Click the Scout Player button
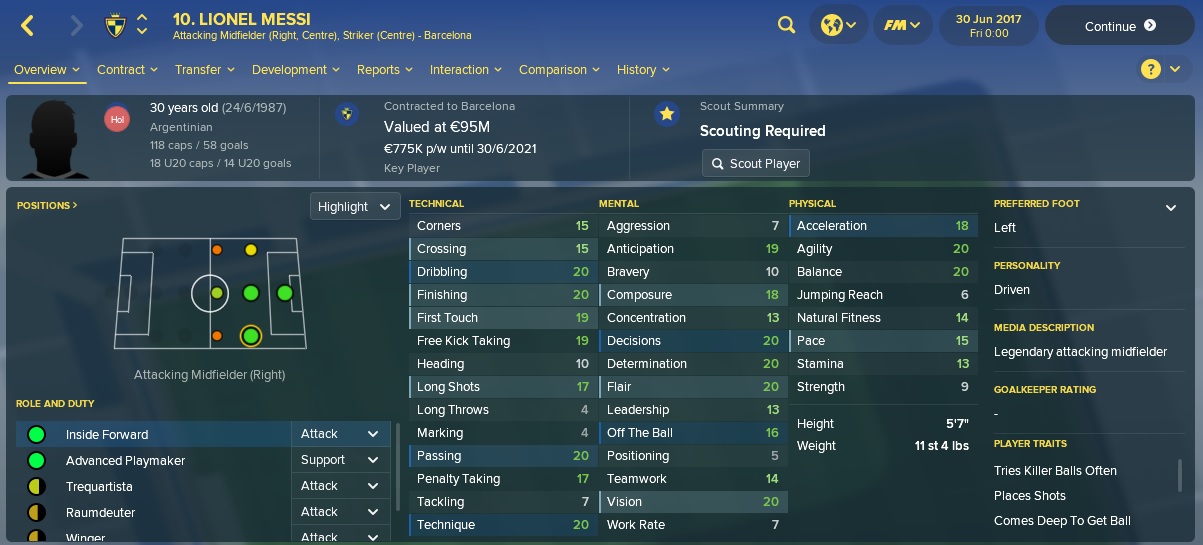Screen dimensions: 1203x545 pyautogui.click(x=755, y=163)
